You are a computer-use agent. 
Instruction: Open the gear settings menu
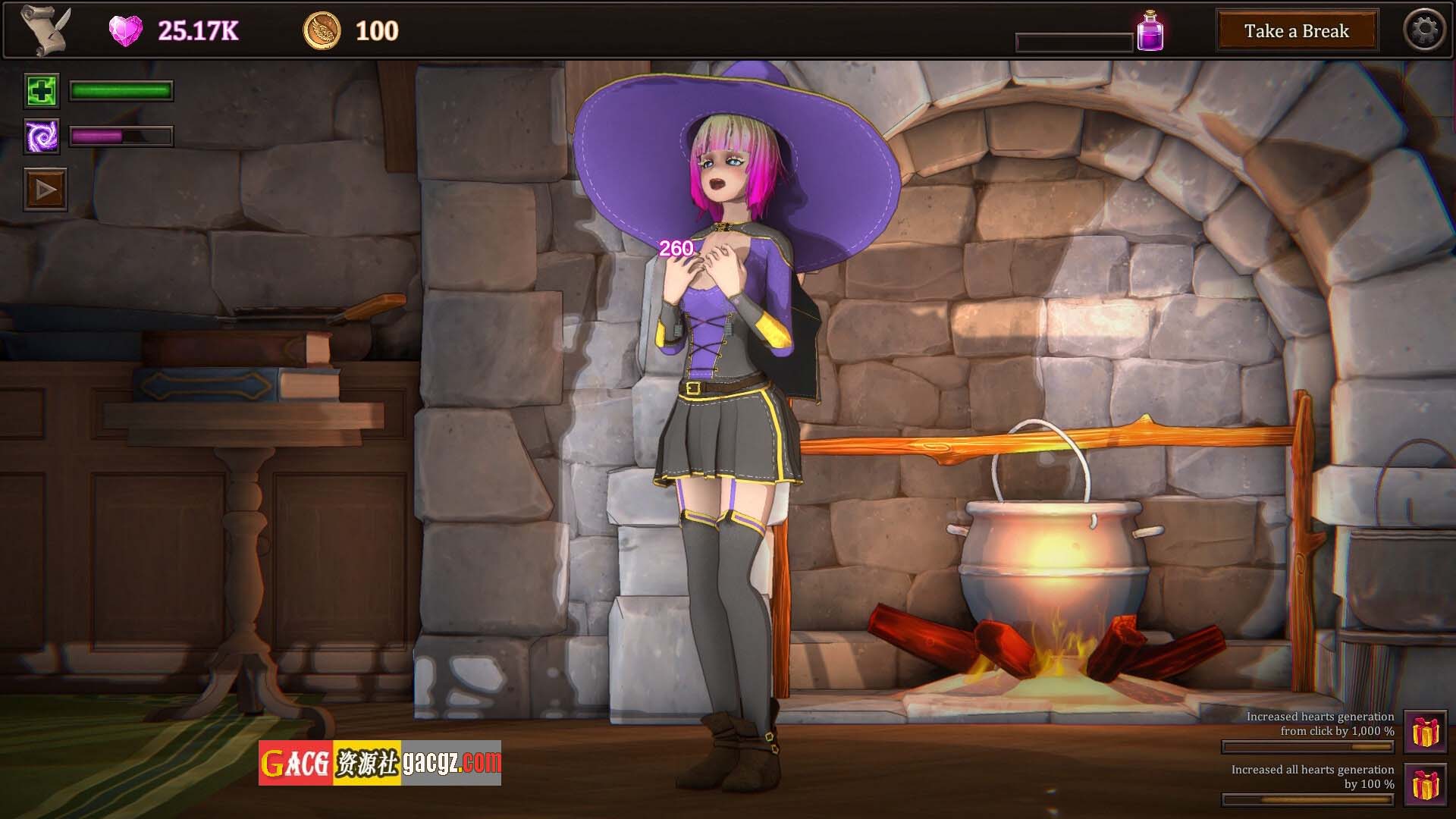coord(1424,30)
